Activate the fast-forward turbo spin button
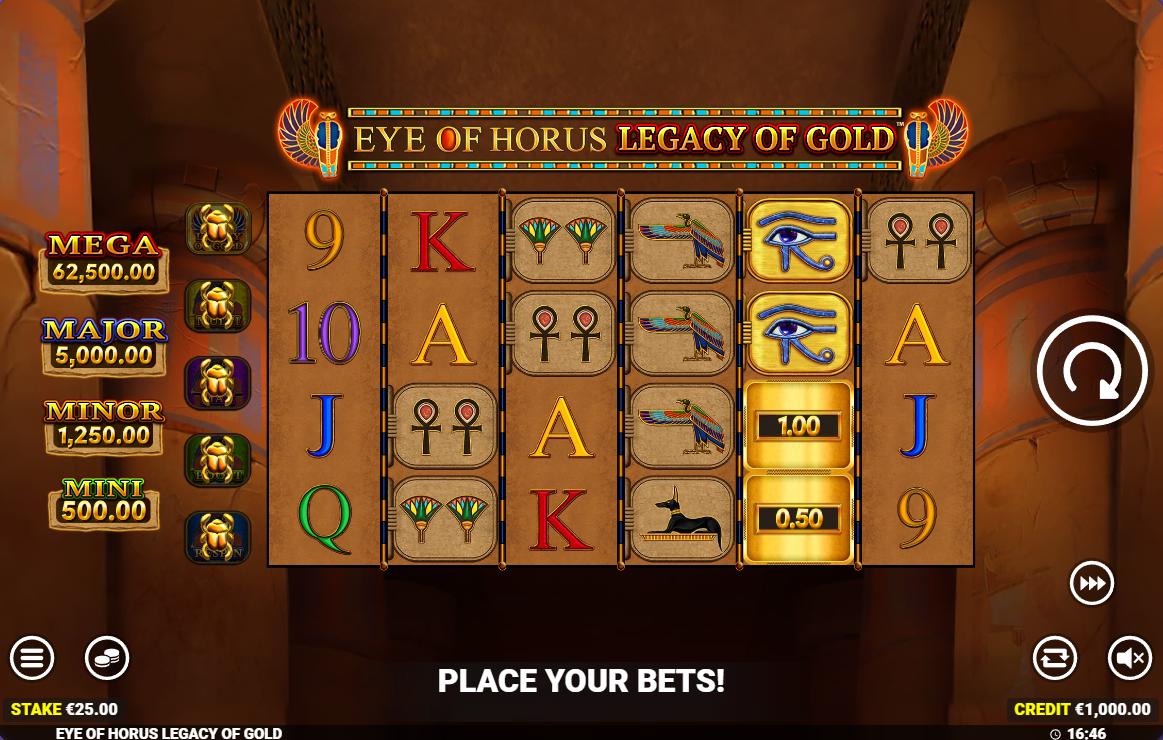Viewport: 1163px width, 740px height. click(x=1092, y=583)
